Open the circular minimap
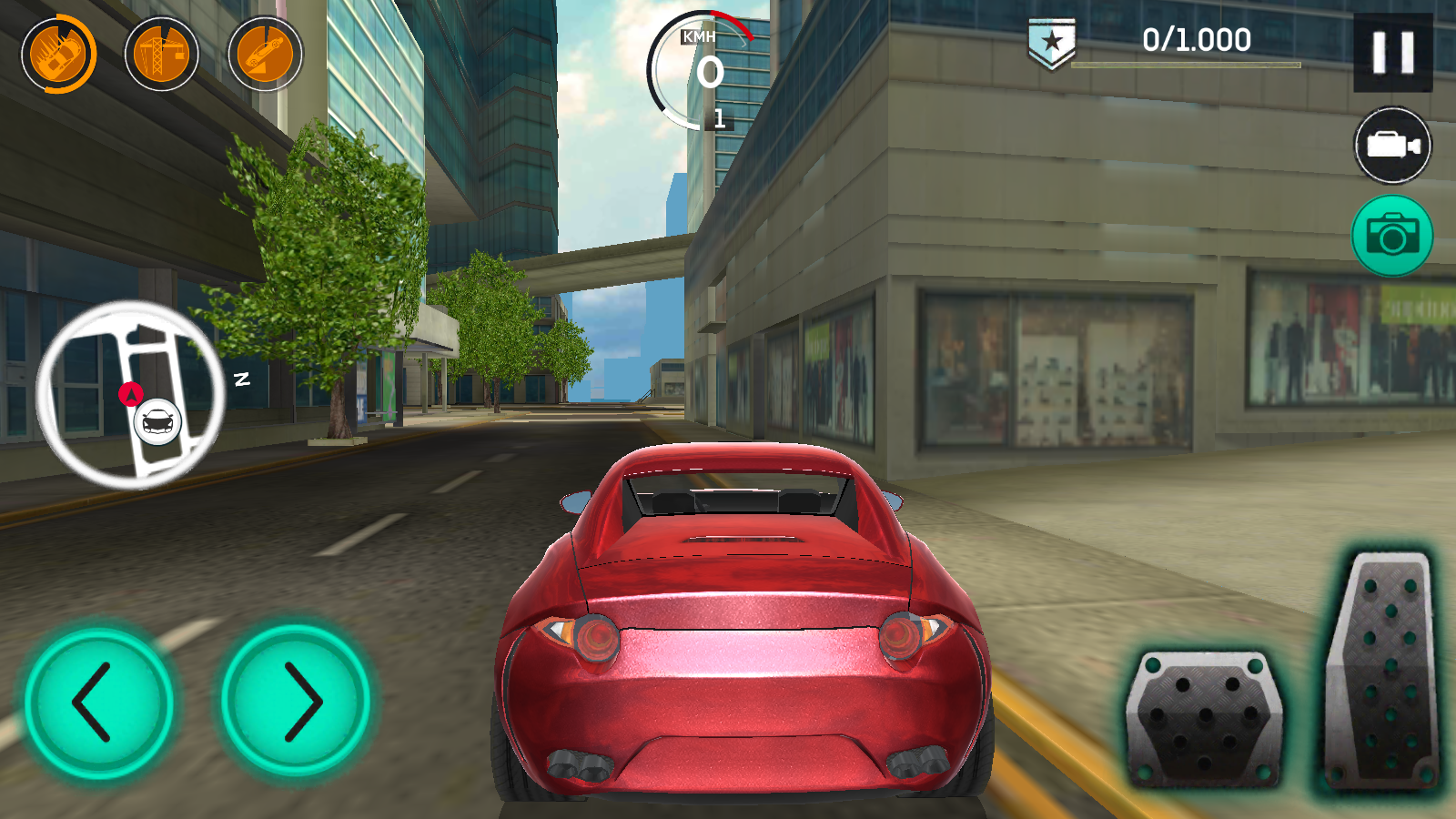Screen dimensions: 1456x819 130,394
